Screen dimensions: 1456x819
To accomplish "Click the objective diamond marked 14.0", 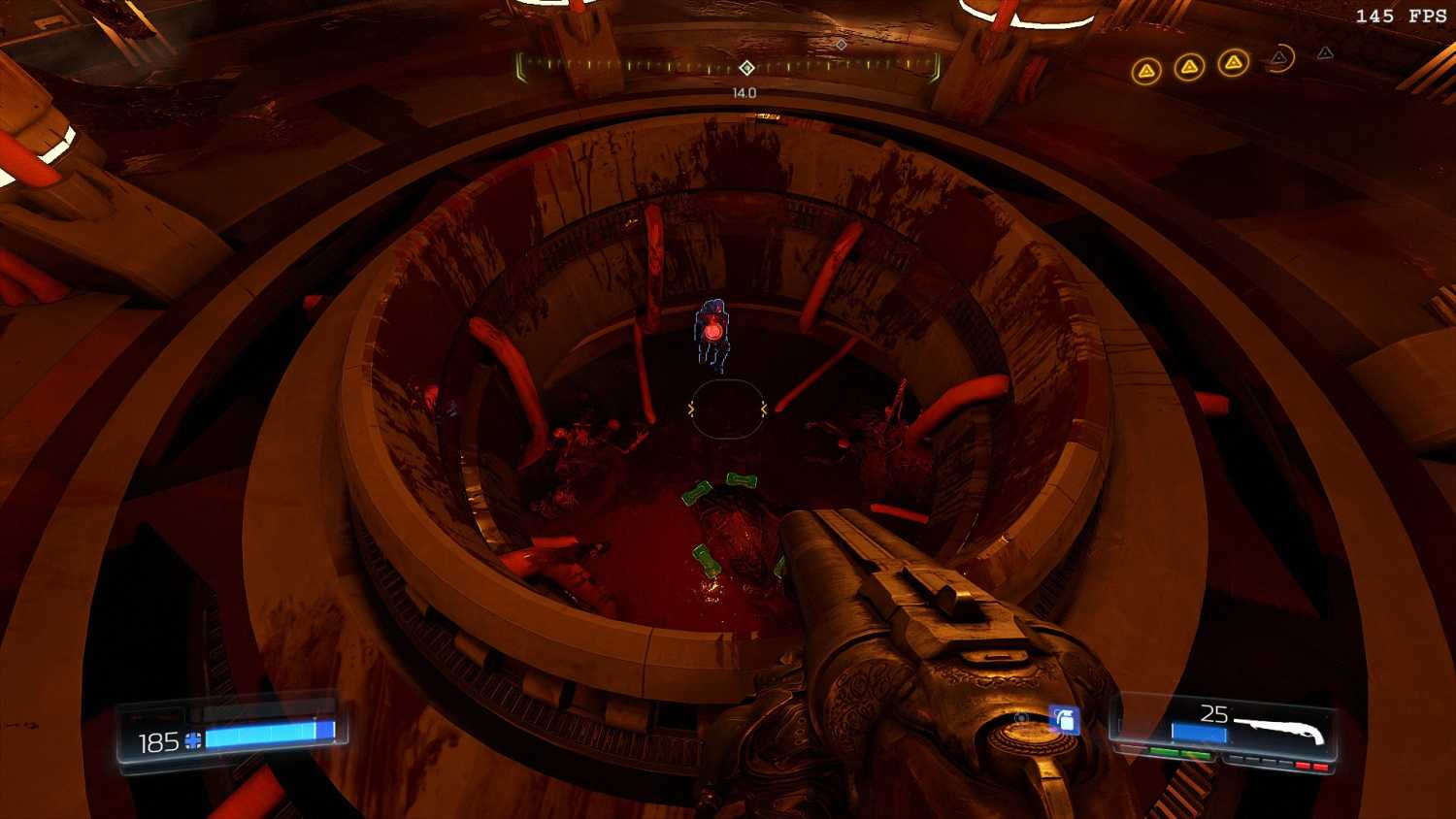I will click(x=746, y=68).
